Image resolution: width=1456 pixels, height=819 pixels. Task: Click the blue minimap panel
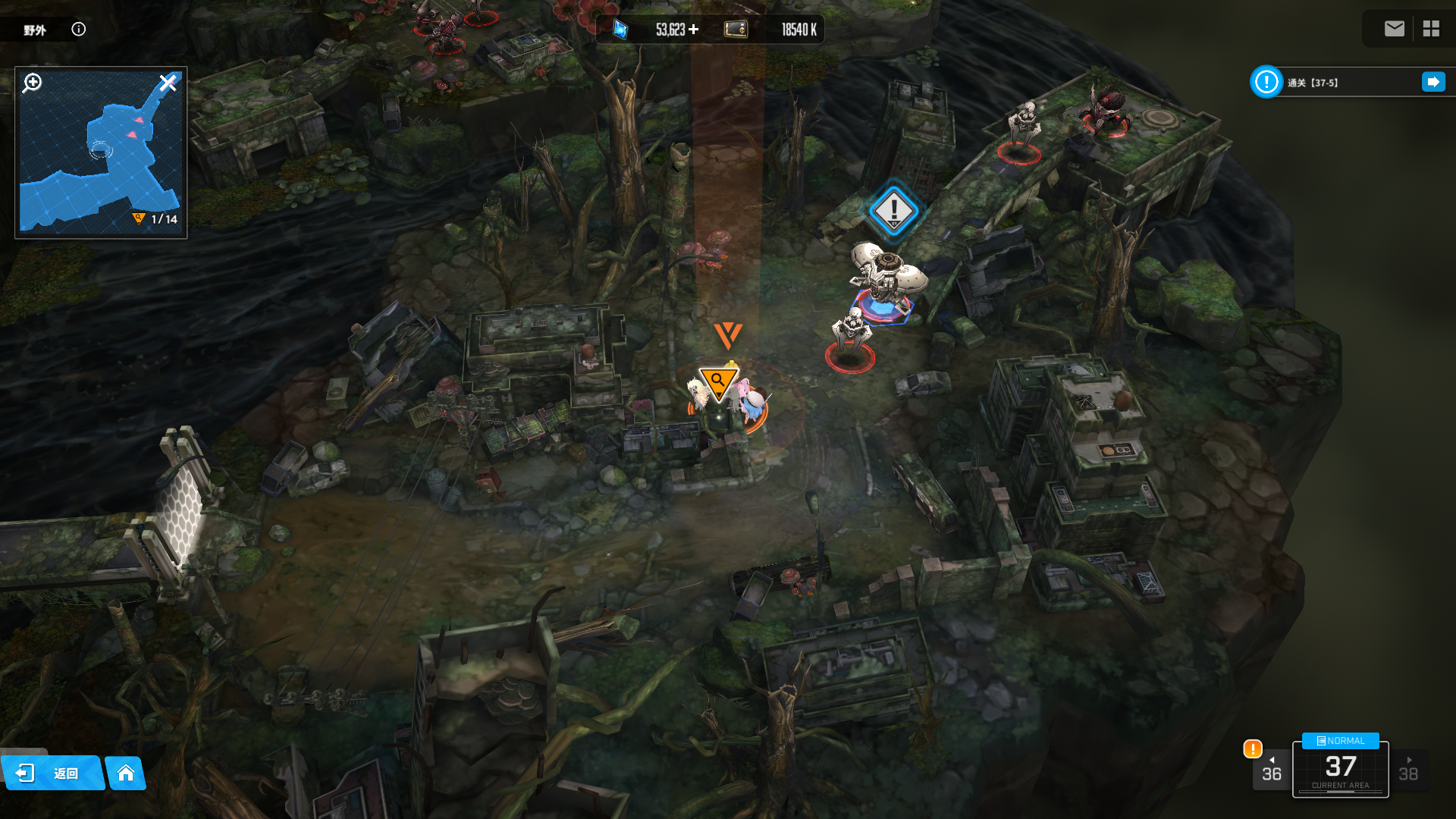pos(101,159)
